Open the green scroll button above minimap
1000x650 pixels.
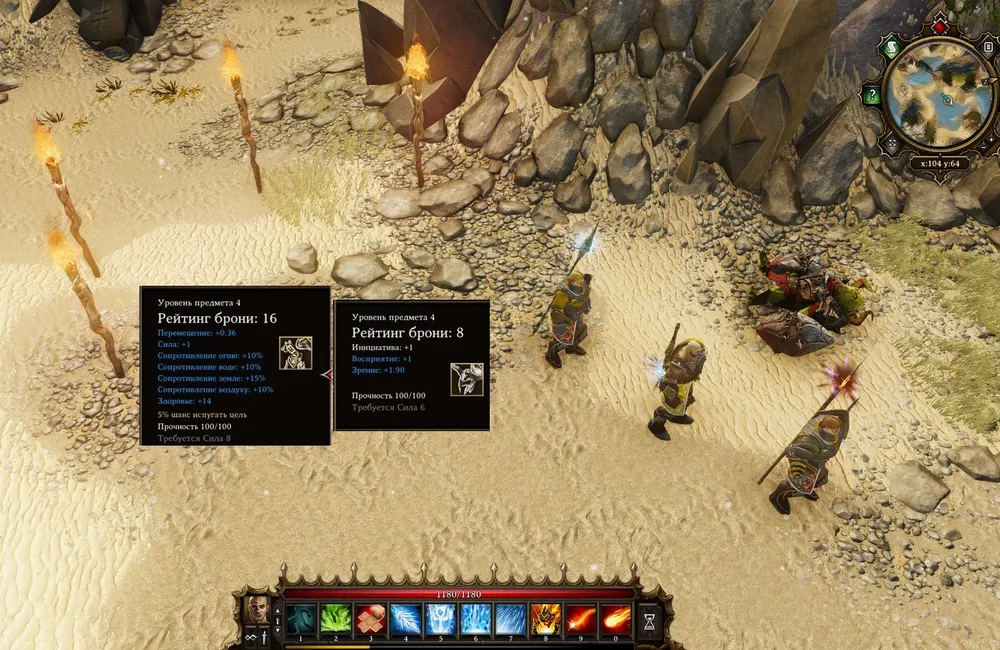click(x=892, y=47)
